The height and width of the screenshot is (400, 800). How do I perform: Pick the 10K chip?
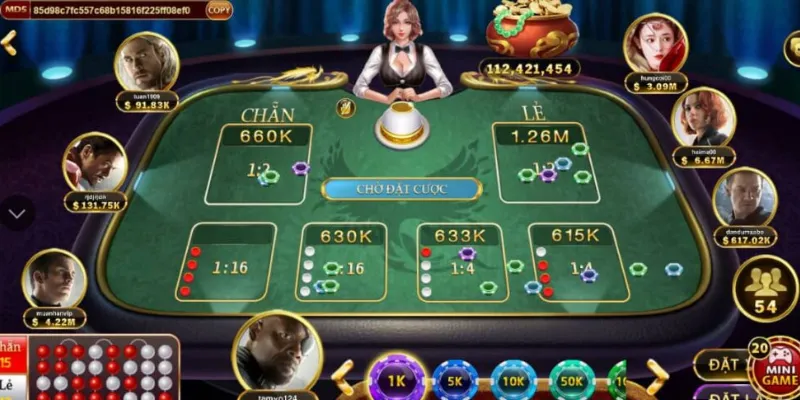514,381
